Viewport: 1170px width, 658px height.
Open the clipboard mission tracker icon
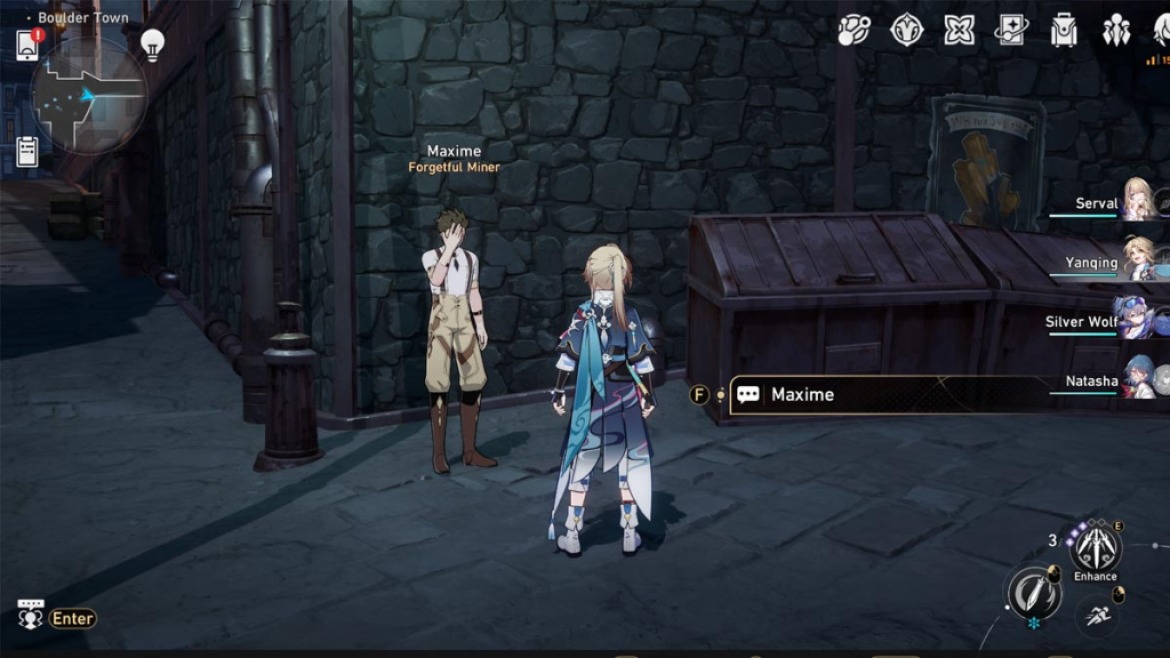click(x=27, y=150)
